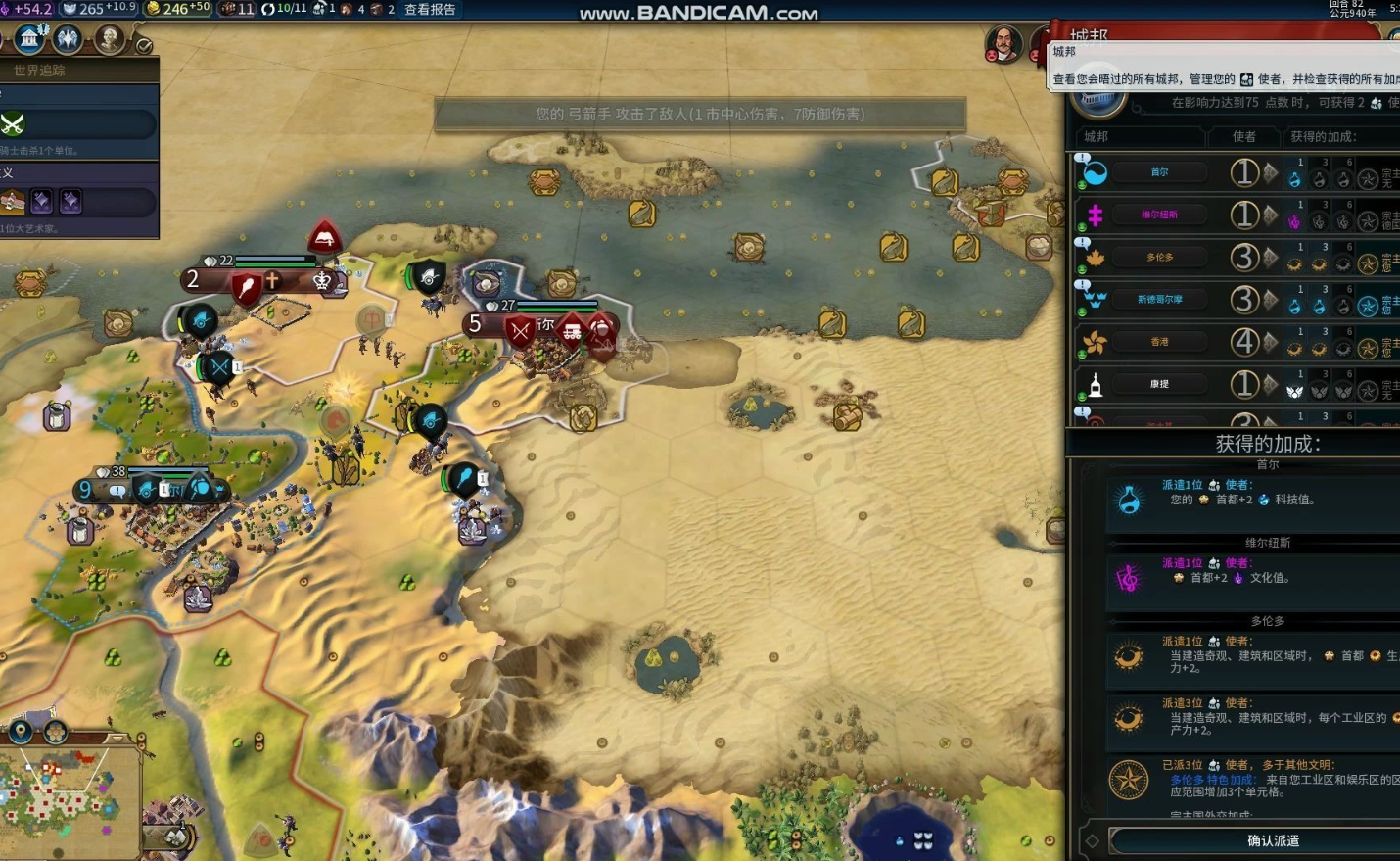Choose the 多伦多 city-state entry
Image resolution: width=1400 pixels, height=861 pixels.
click(x=1159, y=257)
